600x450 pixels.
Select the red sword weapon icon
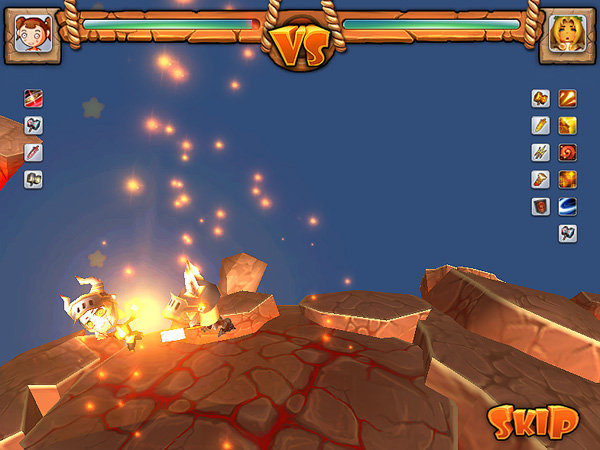[34, 152]
